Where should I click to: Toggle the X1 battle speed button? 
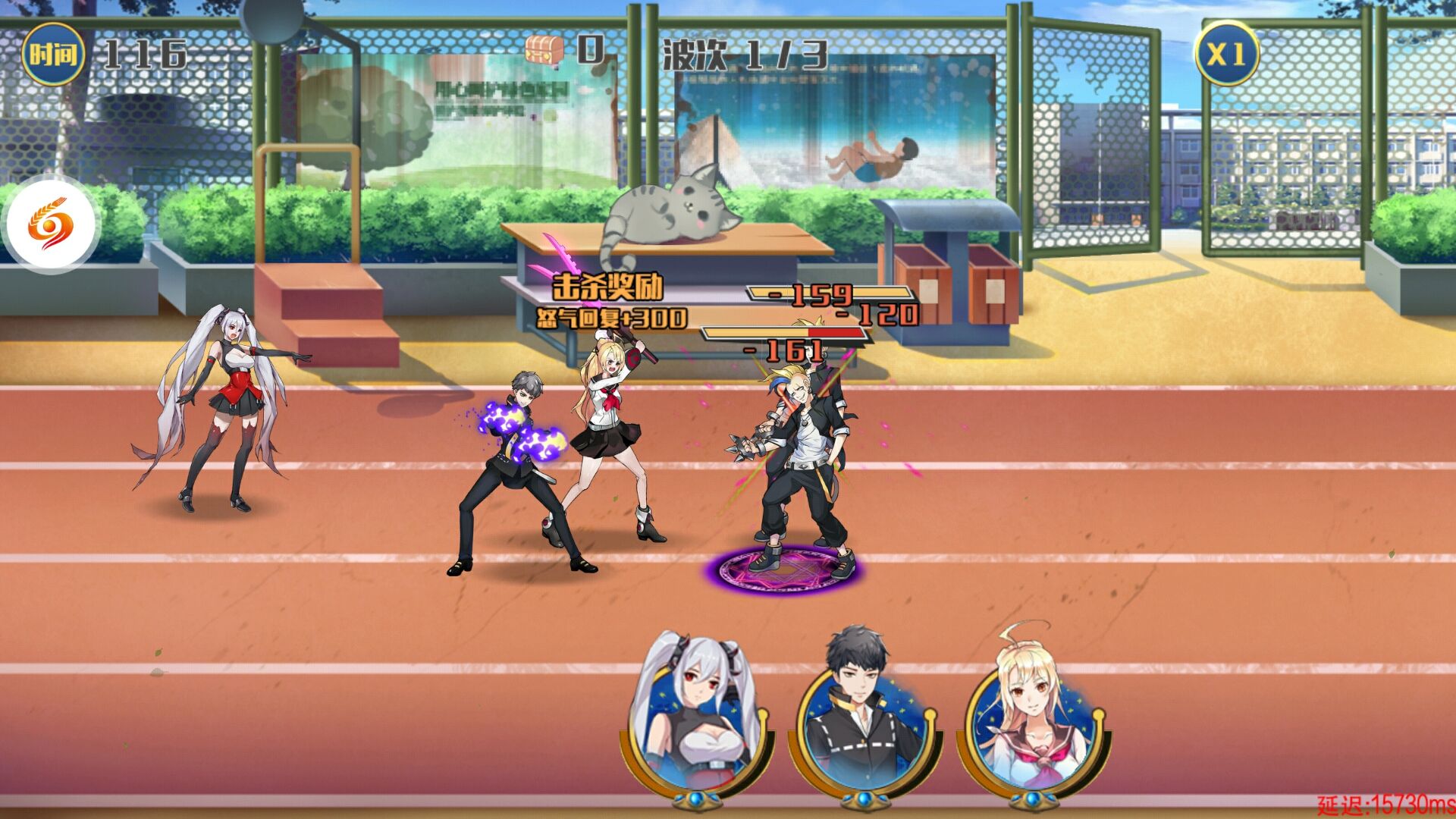point(1226,54)
